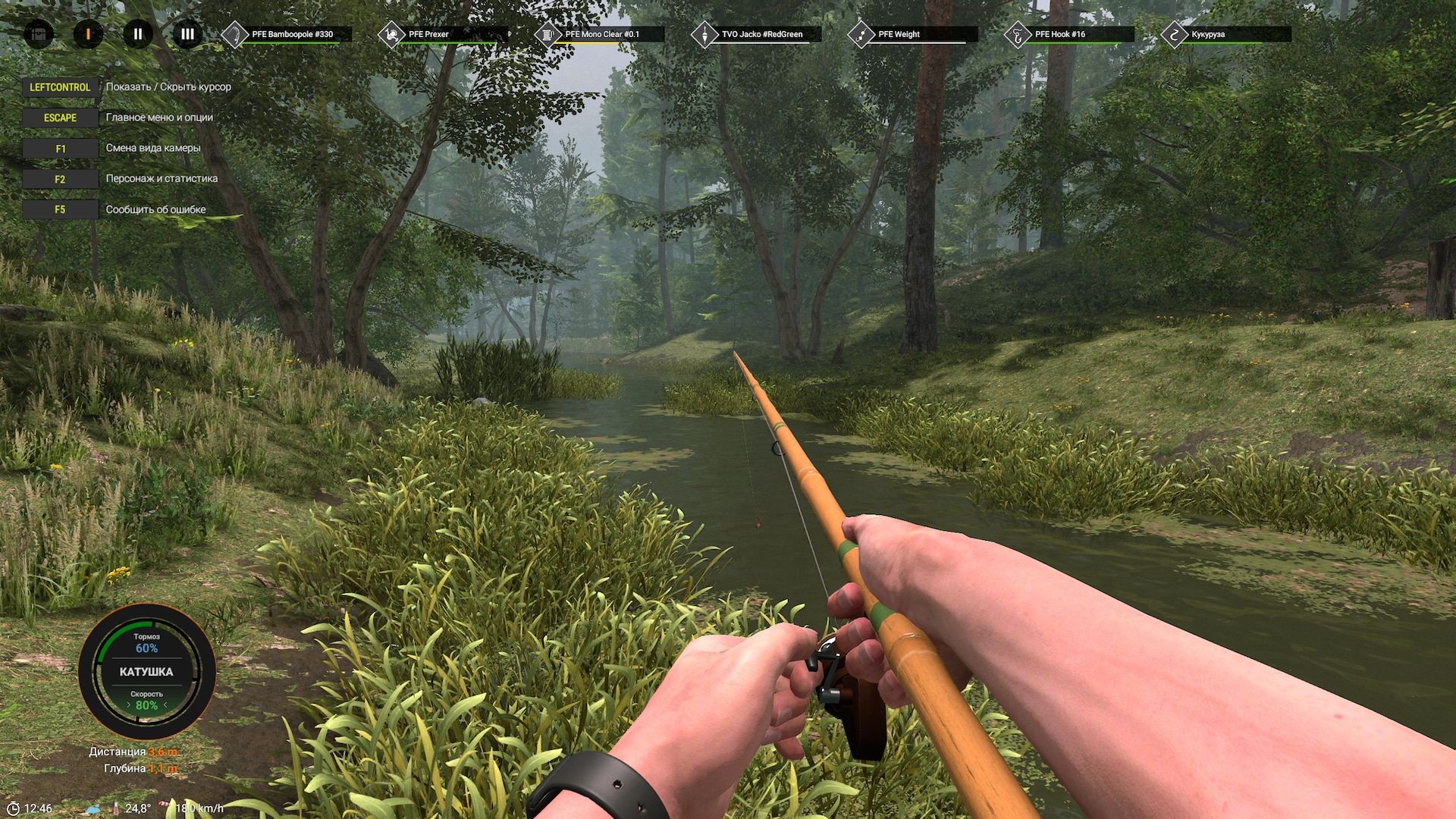This screenshot has width=1456, height=819.
Task: Select rod setup slot I
Action: point(88,34)
